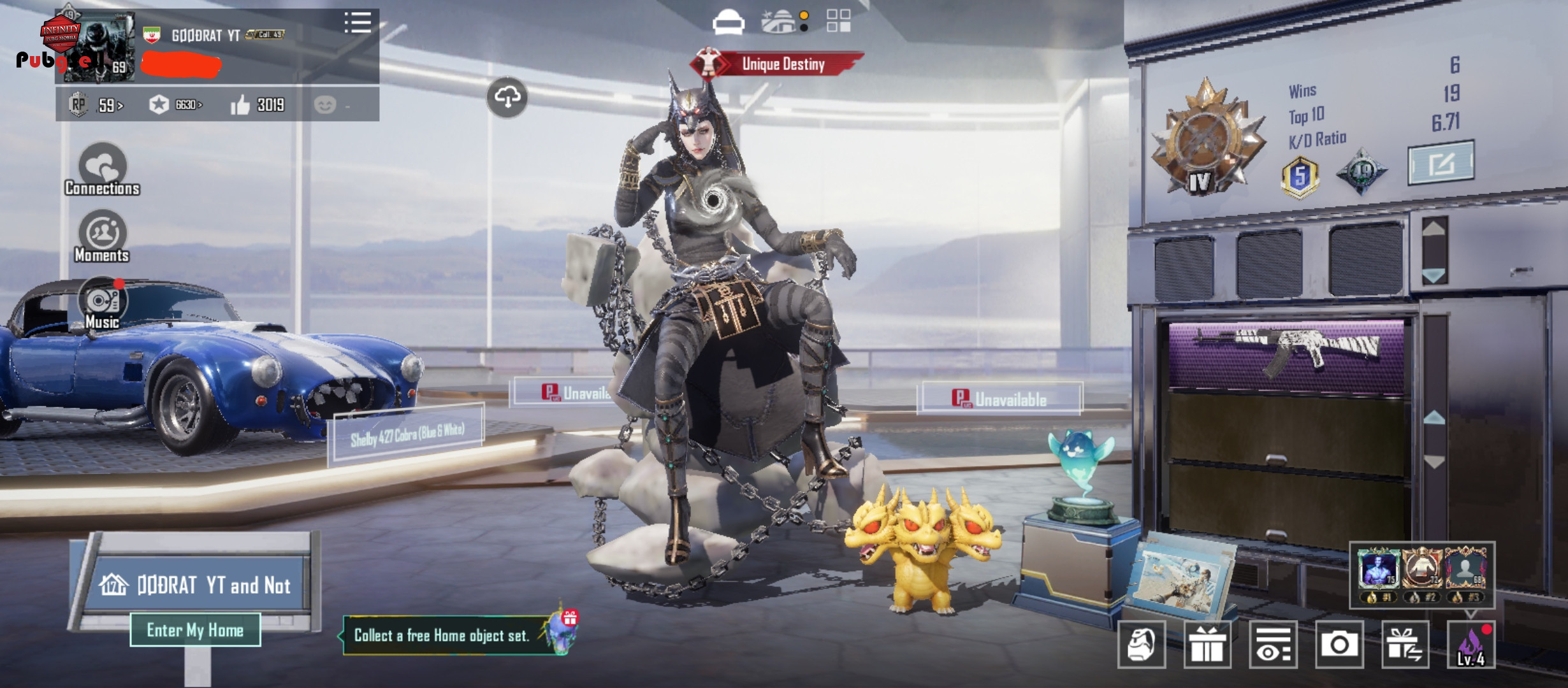This screenshot has width=1568, height=688.
Task: Select the sofa view icon
Action: (728, 23)
